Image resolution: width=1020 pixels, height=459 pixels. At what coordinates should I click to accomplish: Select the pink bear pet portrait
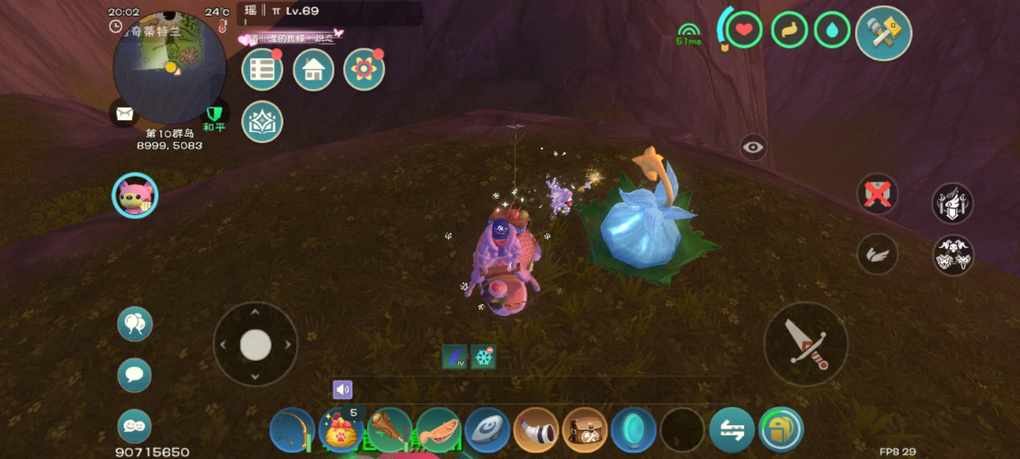click(x=134, y=195)
